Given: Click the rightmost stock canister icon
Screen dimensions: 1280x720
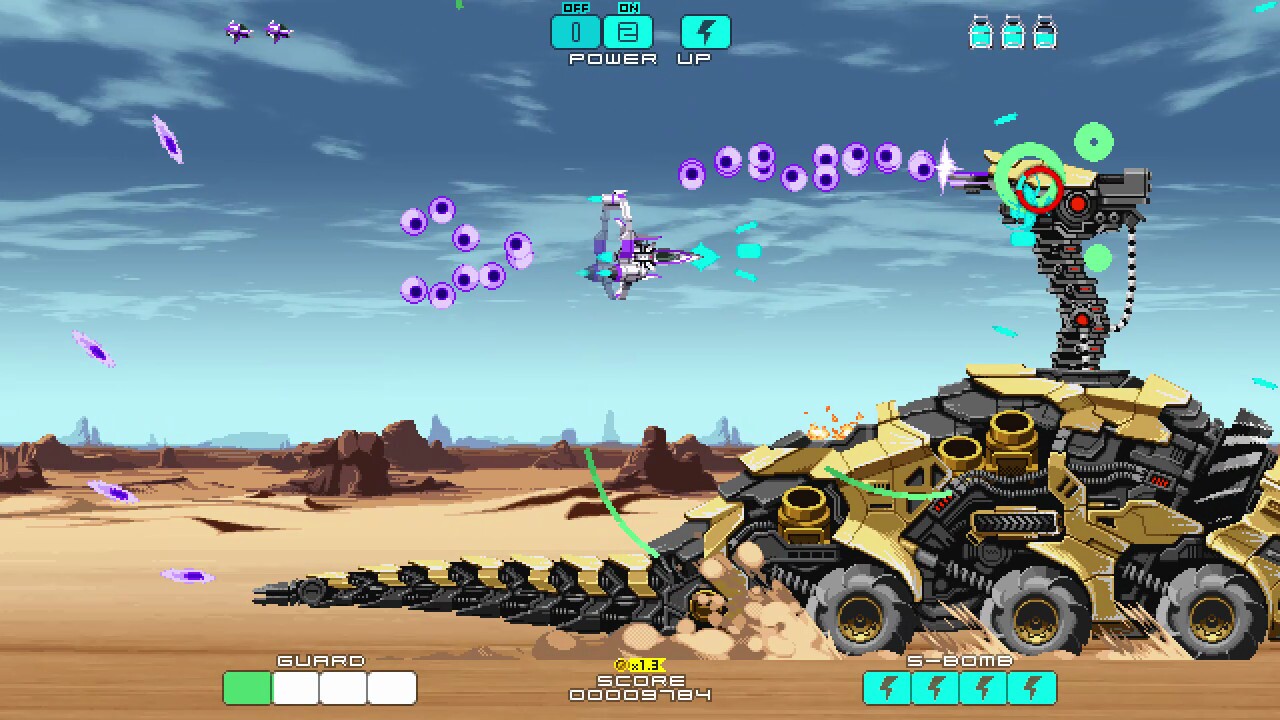Looking at the screenshot, I should [x=1046, y=33].
